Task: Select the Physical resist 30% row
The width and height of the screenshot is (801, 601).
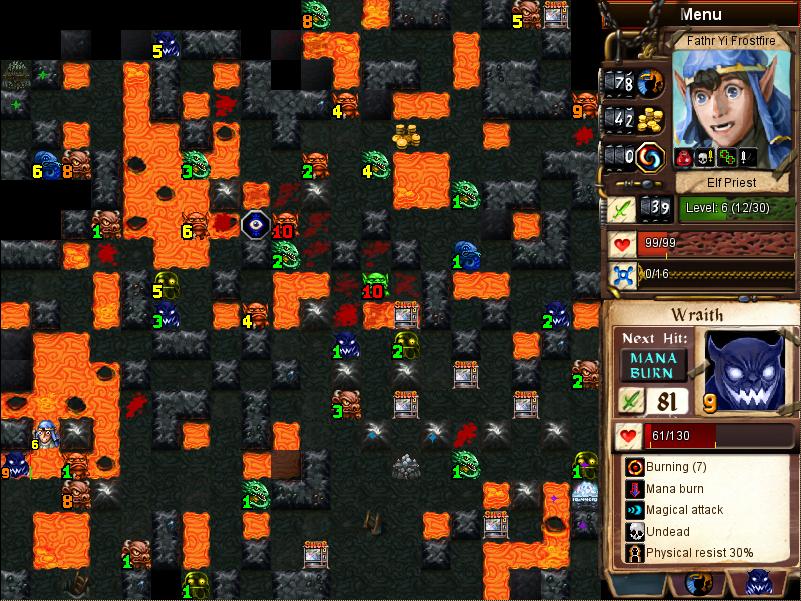Action: point(700,552)
